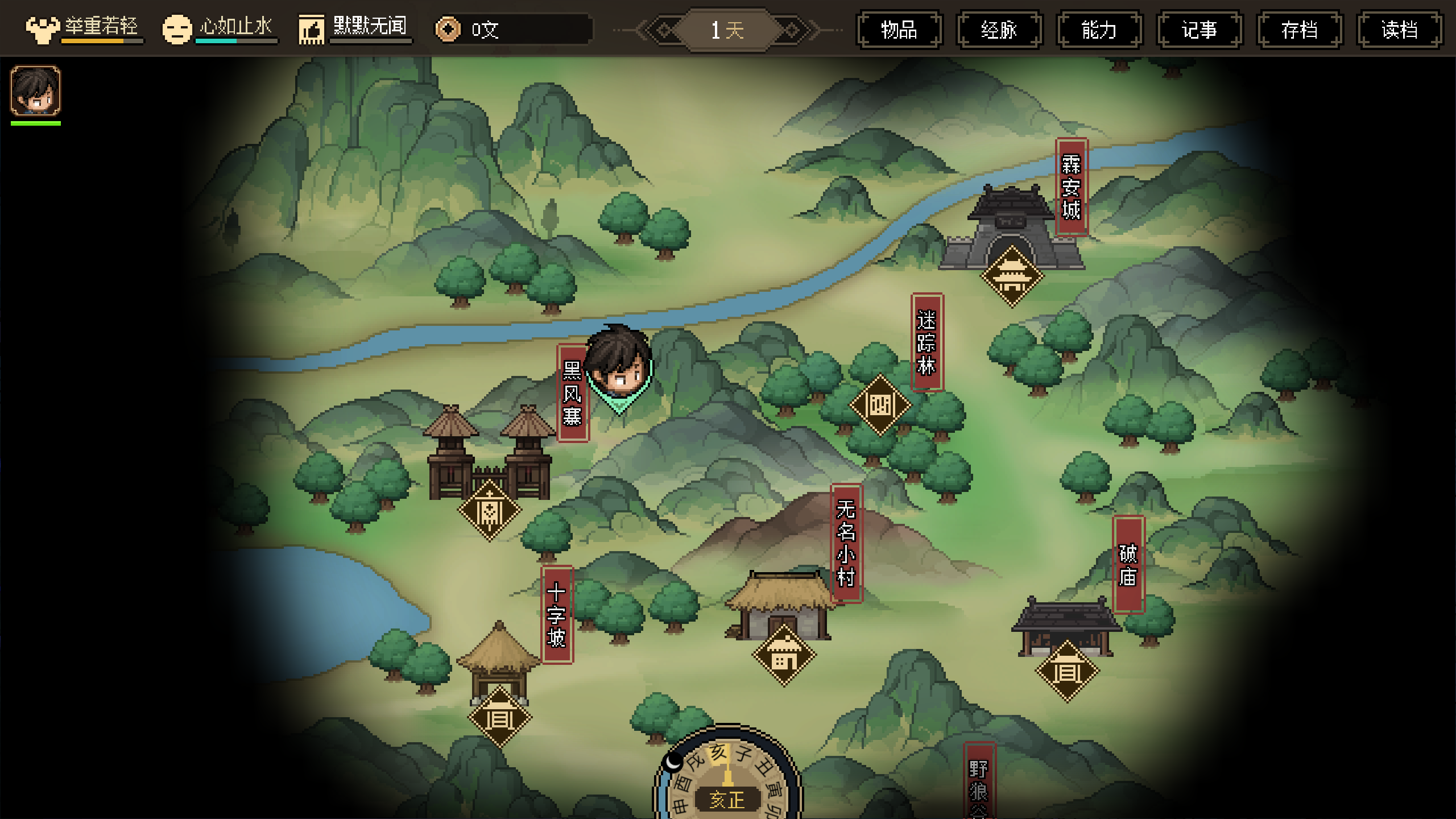Select the 十字坡 pavilion marker
The image size is (1456, 819).
pyautogui.click(x=499, y=717)
